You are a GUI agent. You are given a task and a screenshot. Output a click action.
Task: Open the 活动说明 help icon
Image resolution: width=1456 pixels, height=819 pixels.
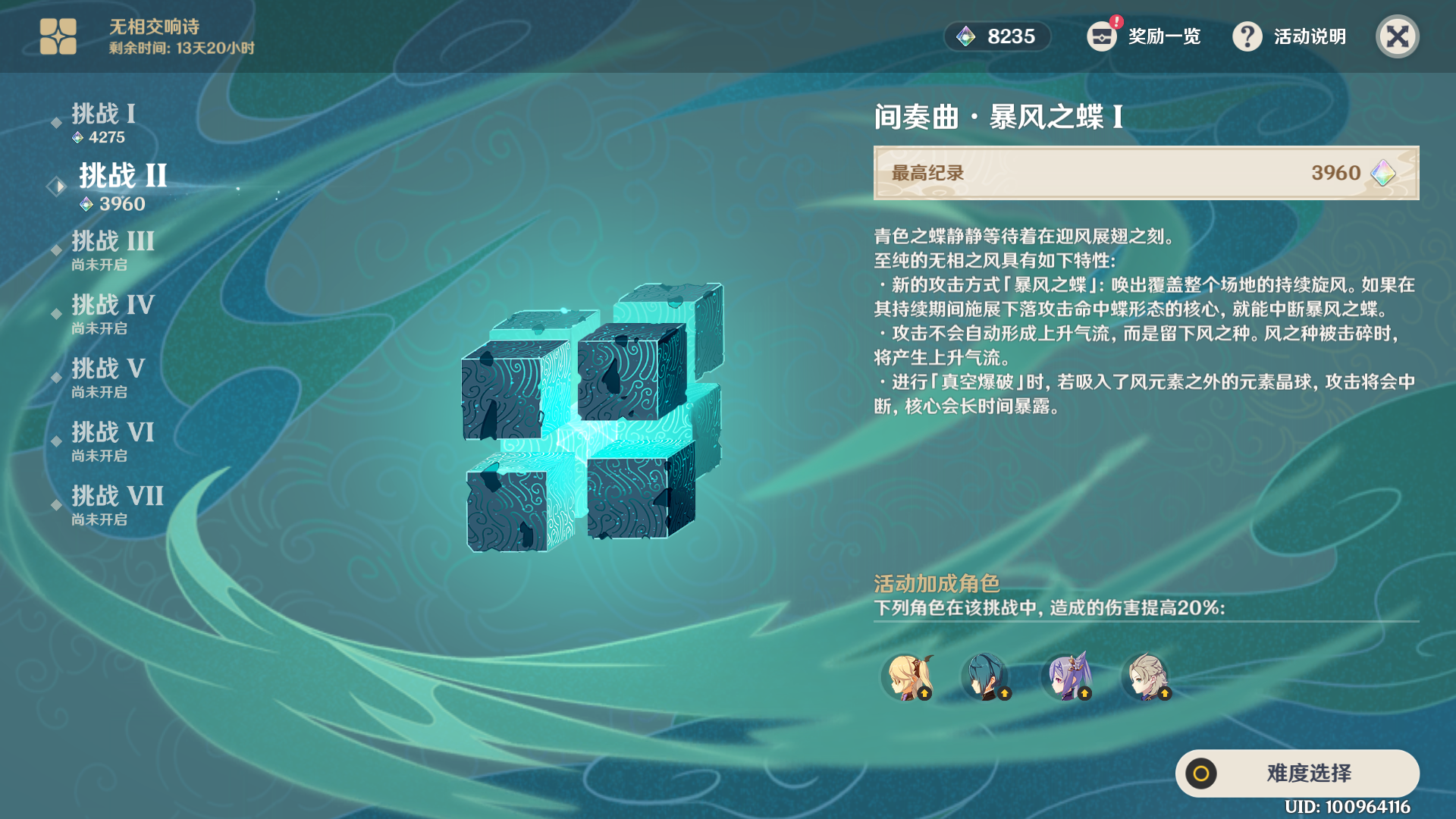(x=1248, y=36)
